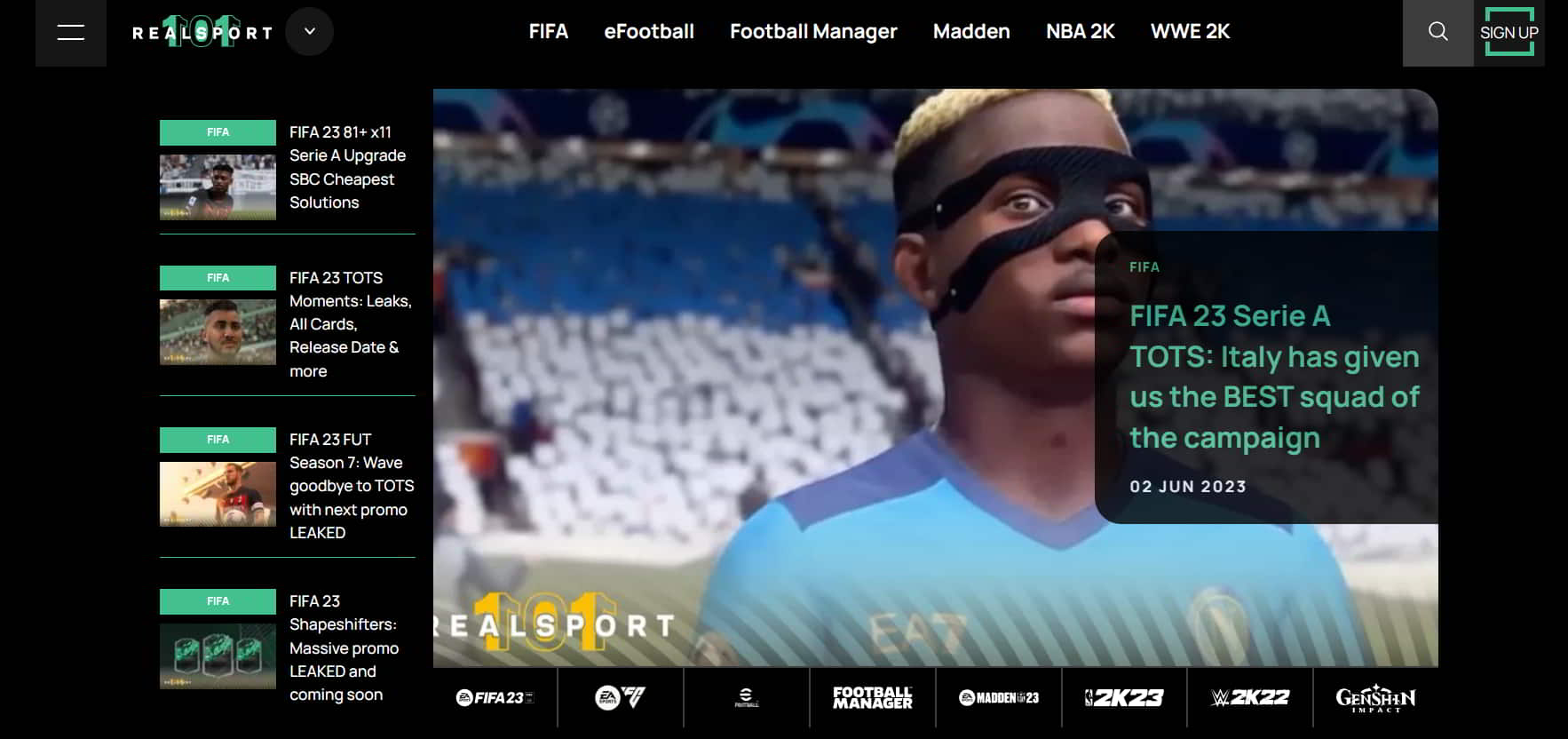Open the hamburger menu
The image size is (1568, 739).
(x=70, y=33)
